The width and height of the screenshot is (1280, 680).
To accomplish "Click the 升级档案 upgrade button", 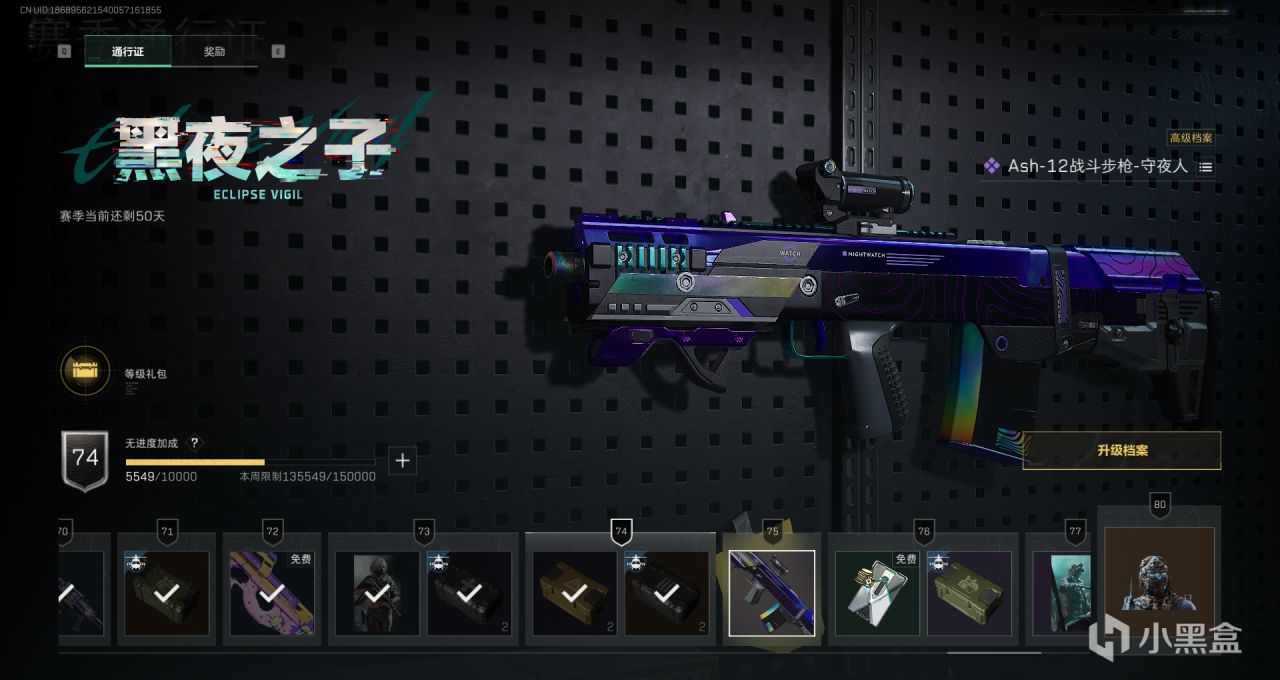I will click(1121, 450).
